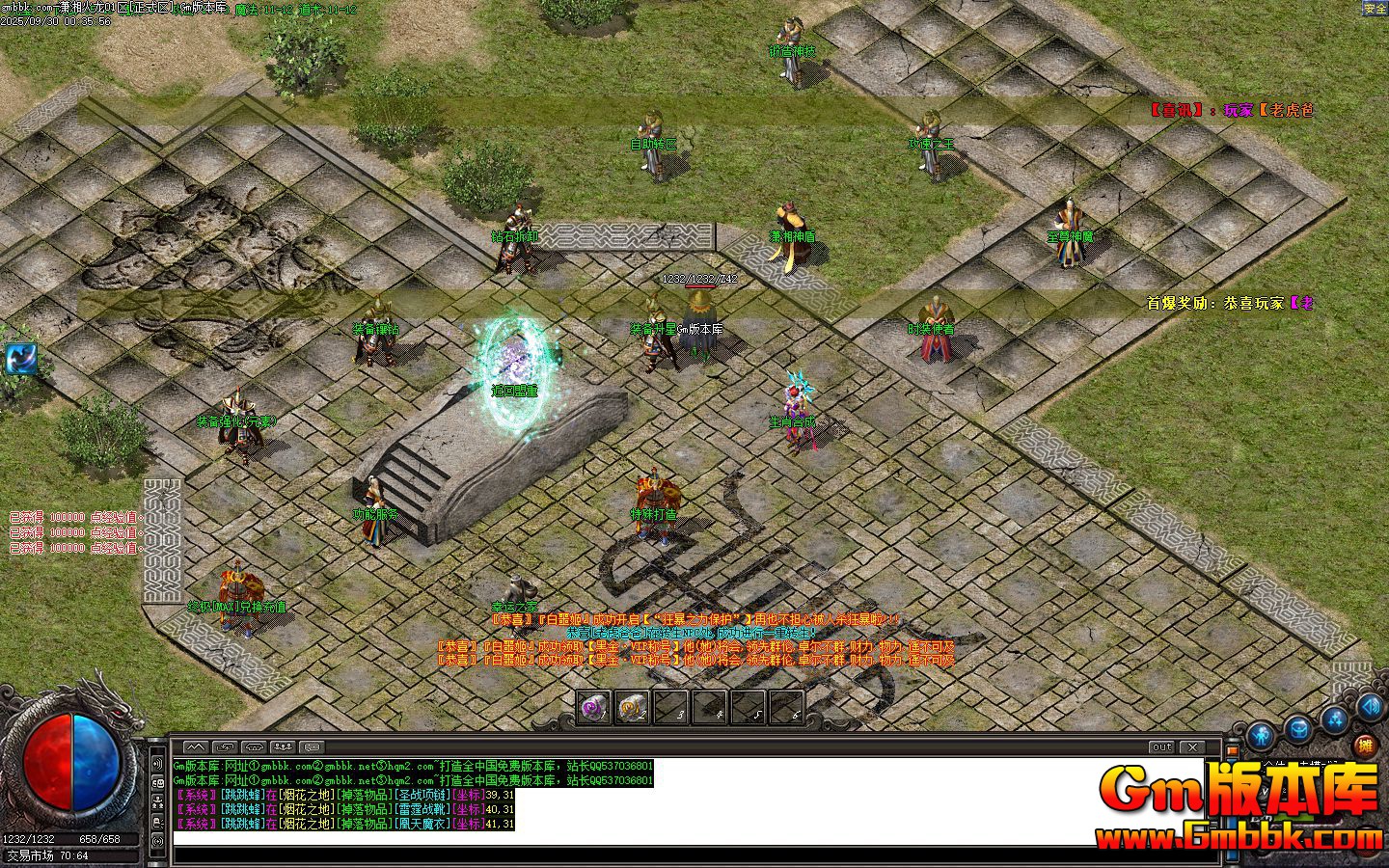Select the purple potion in quickslot 1
Image resolution: width=1389 pixels, height=868 pixels.
[591, 707]
